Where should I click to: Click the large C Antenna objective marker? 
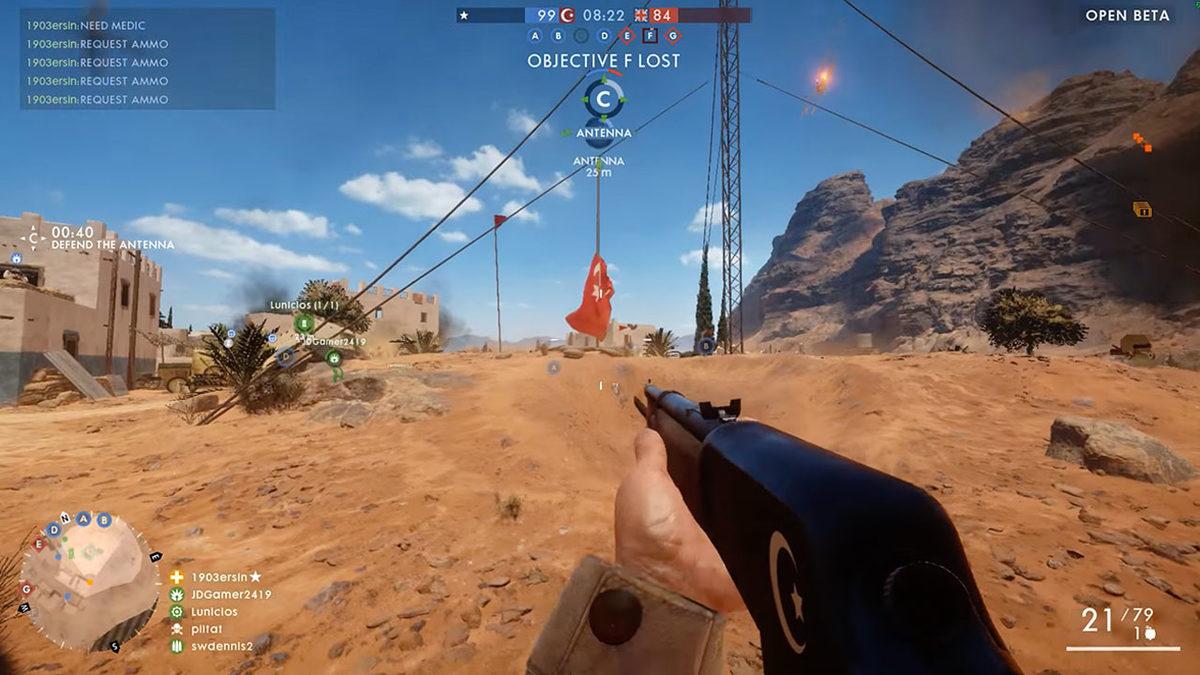coord(603,100)
